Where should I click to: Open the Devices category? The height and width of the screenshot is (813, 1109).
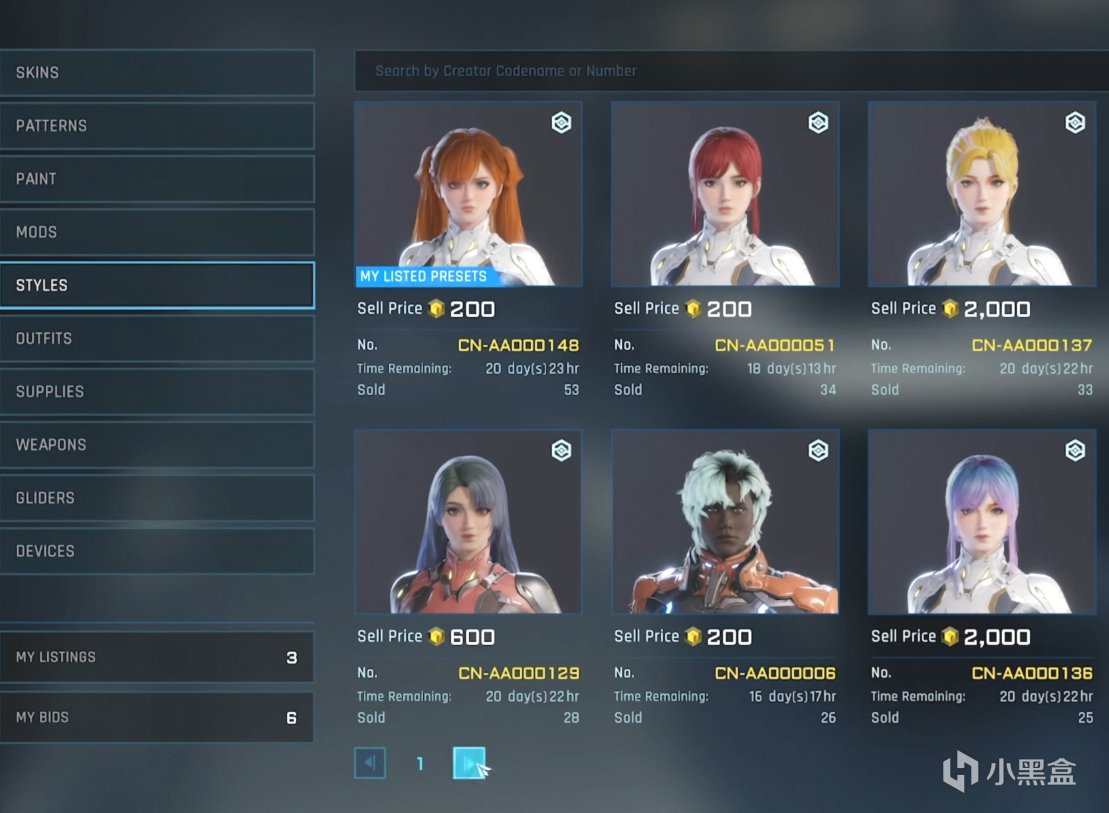pyautogui.click(x=156, y=550)
